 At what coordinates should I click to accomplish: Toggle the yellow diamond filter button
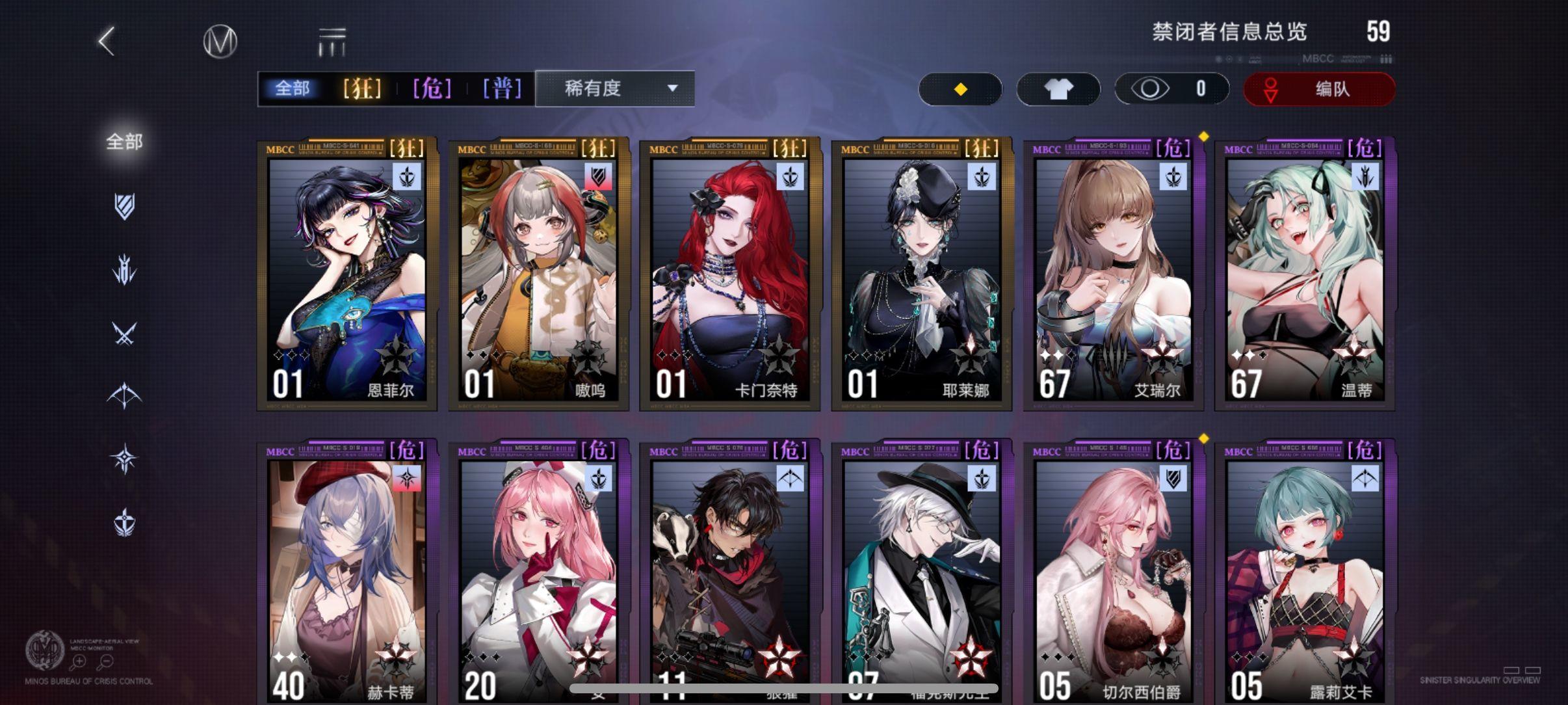click(959, 88)
